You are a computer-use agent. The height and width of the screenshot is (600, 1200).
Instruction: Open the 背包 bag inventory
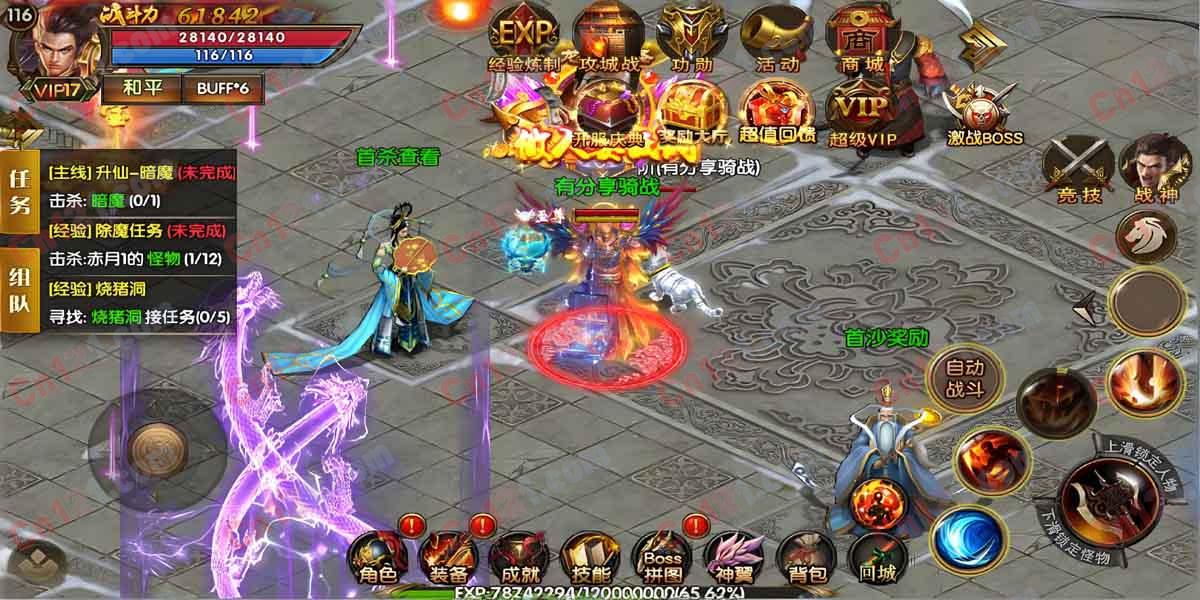coord(803,556)
